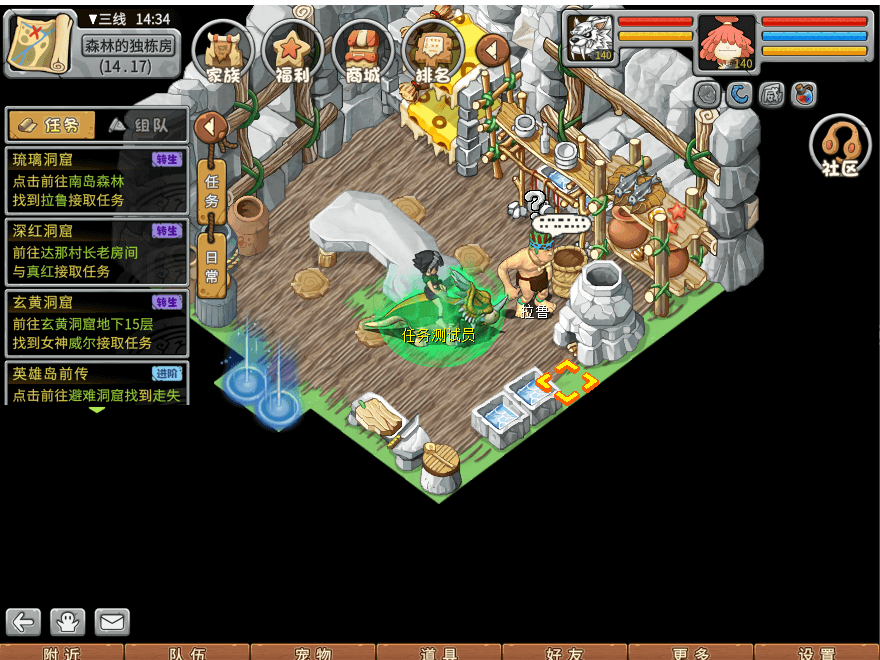Open the 日常 daily wooden tag

212,263
